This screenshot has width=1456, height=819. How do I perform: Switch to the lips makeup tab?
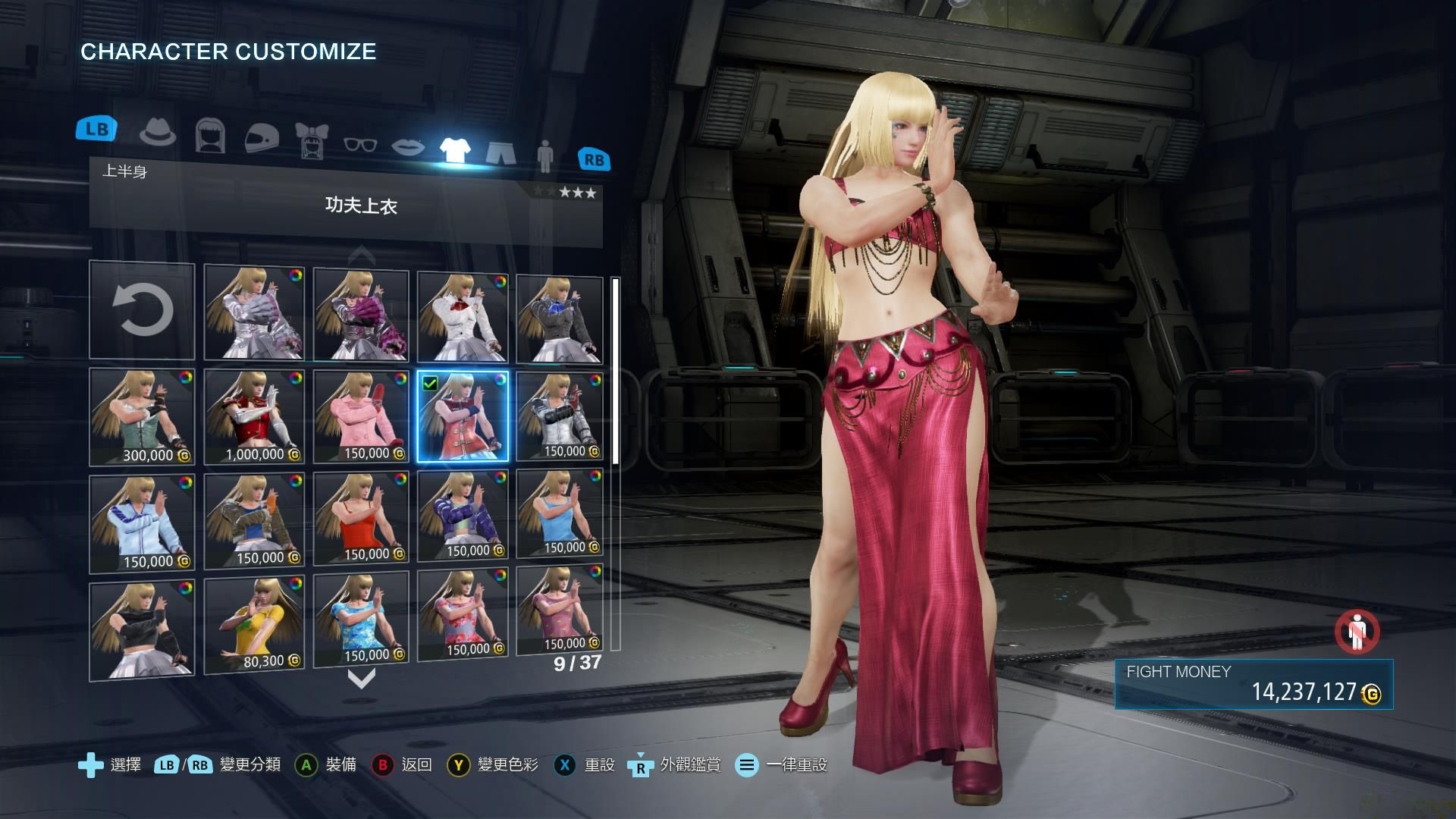(408, 146)
